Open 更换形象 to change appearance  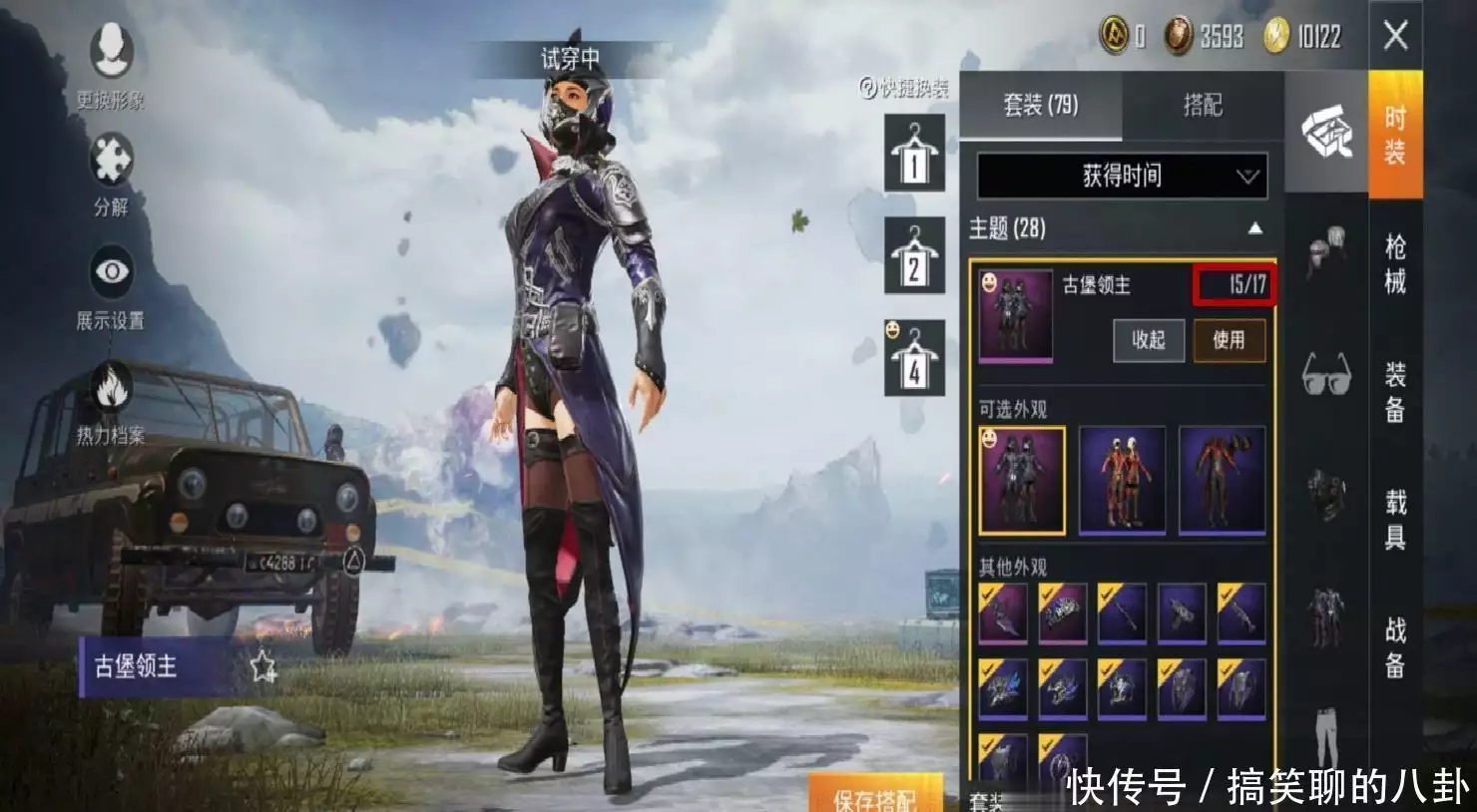(111, 62)
